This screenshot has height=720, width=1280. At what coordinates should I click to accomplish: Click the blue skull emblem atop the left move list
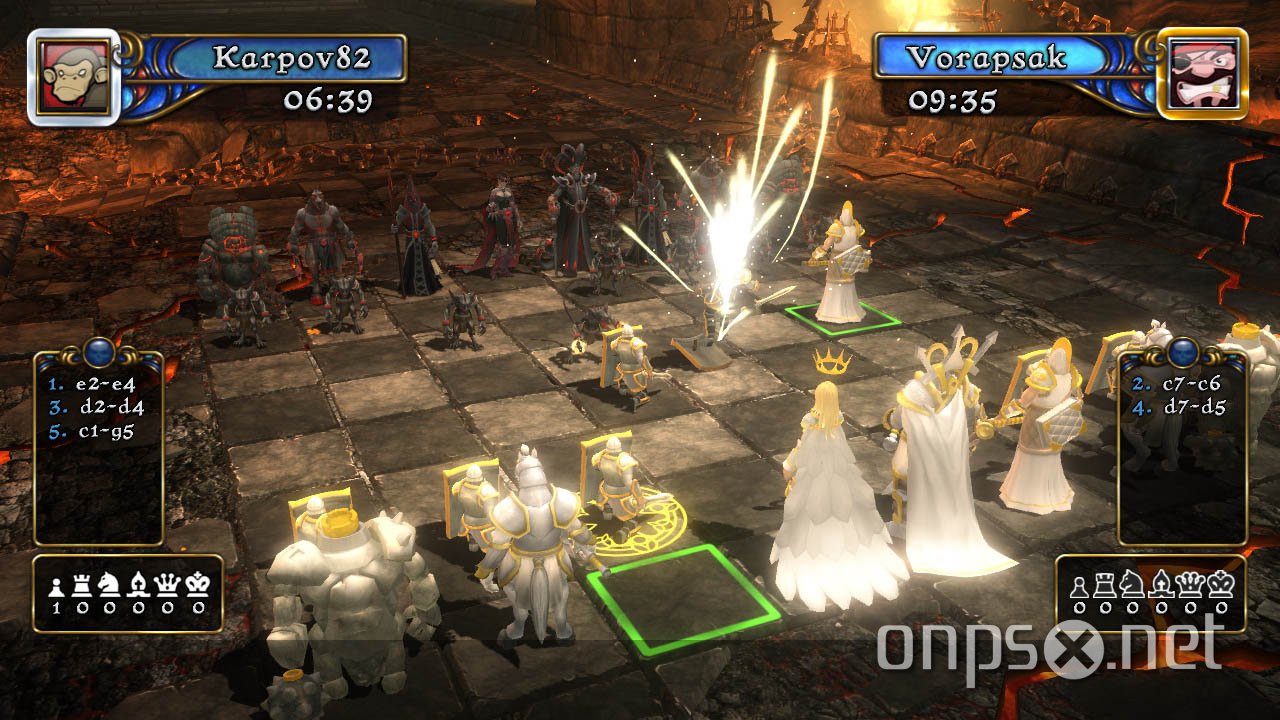click(97, 351)
